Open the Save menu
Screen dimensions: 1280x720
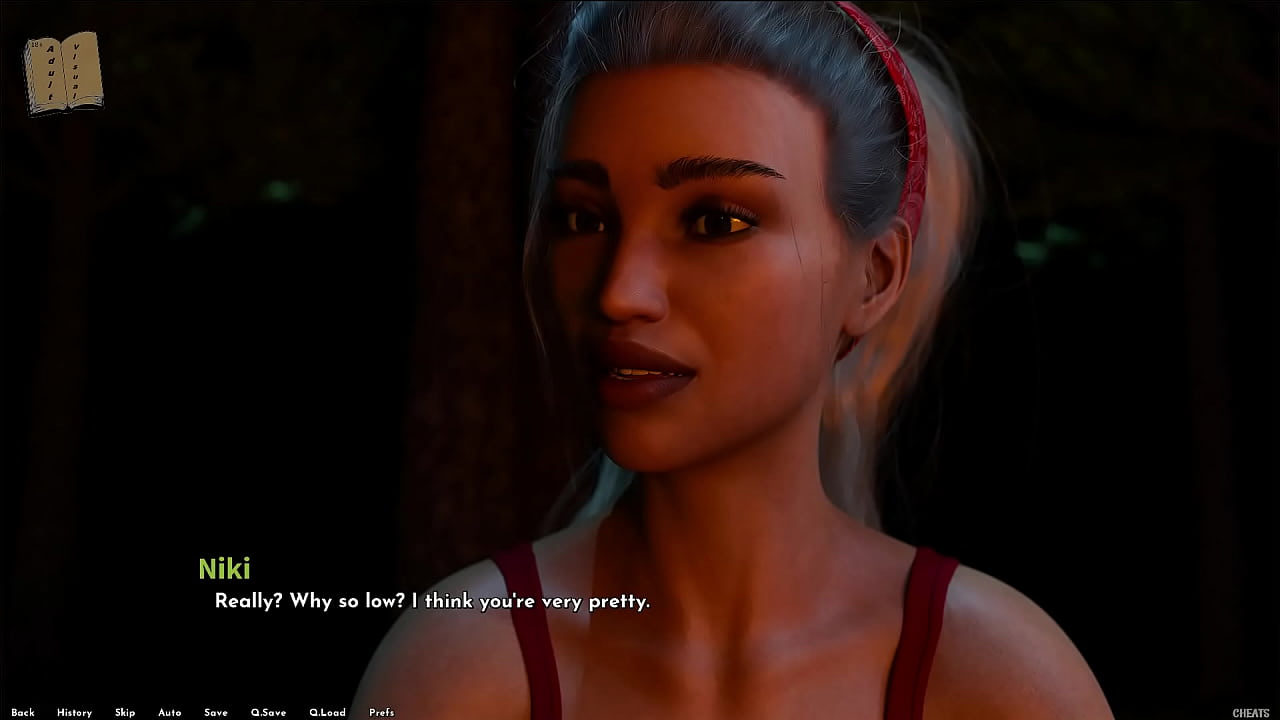[216, 713]
